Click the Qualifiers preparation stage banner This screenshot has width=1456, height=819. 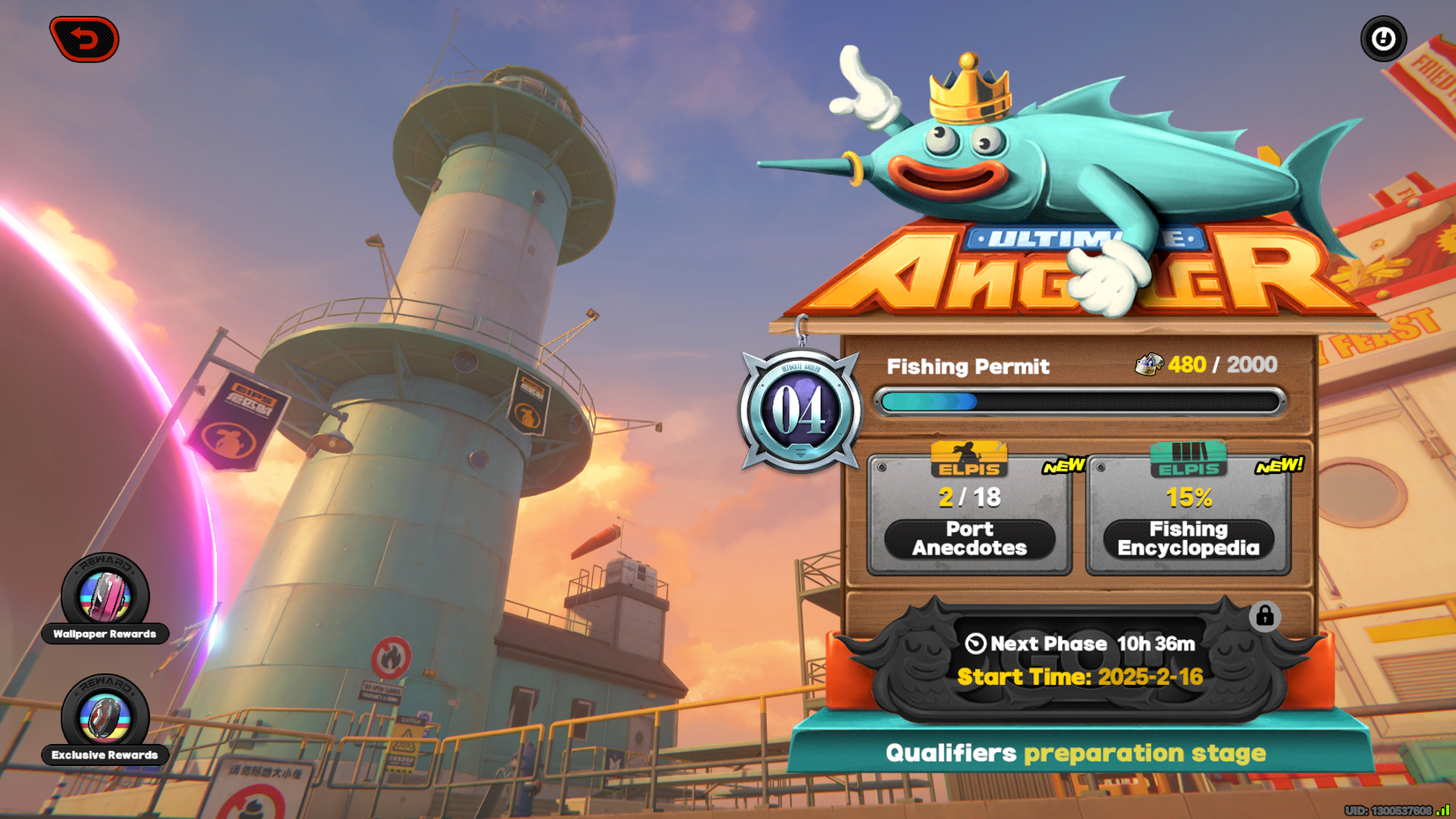1077,754
